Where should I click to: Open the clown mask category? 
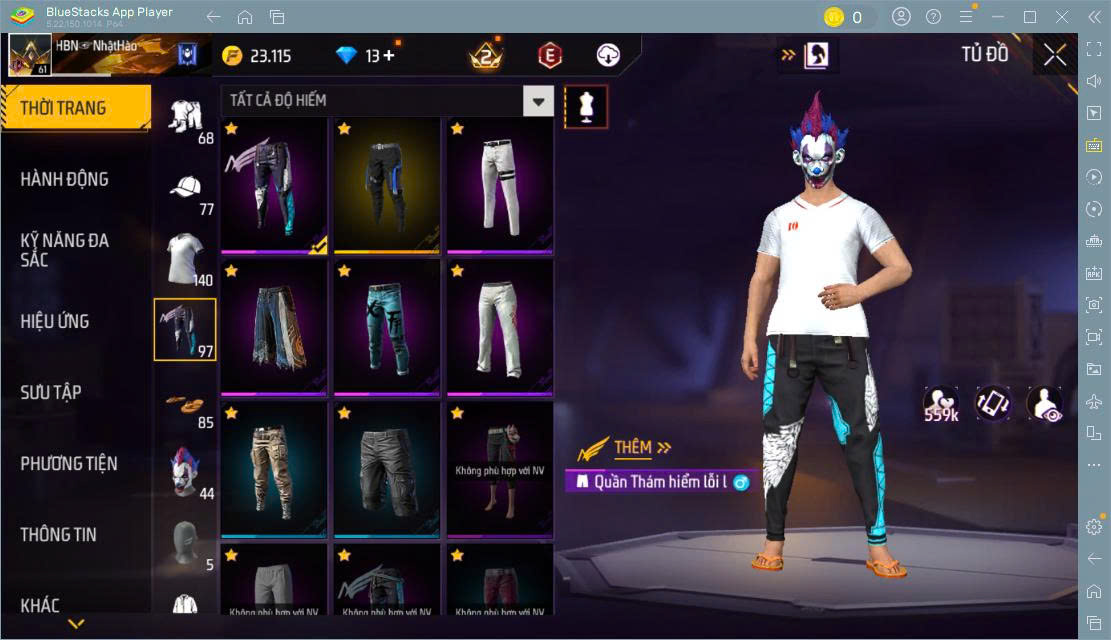[x=185, y=472]
